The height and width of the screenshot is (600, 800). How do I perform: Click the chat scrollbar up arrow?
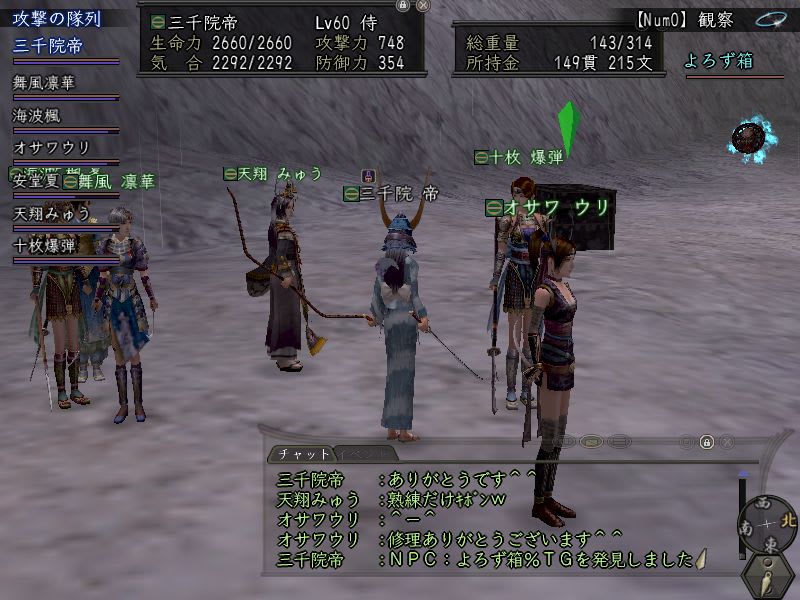(742, 472)
